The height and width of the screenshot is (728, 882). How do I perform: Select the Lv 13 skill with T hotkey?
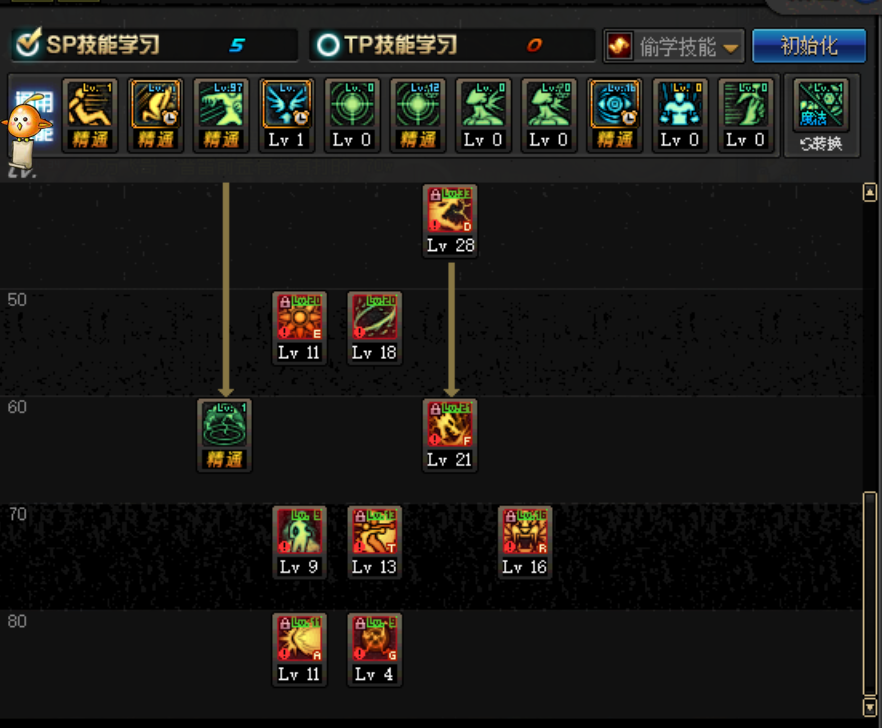pyautogui.click(x=374, y=533)
